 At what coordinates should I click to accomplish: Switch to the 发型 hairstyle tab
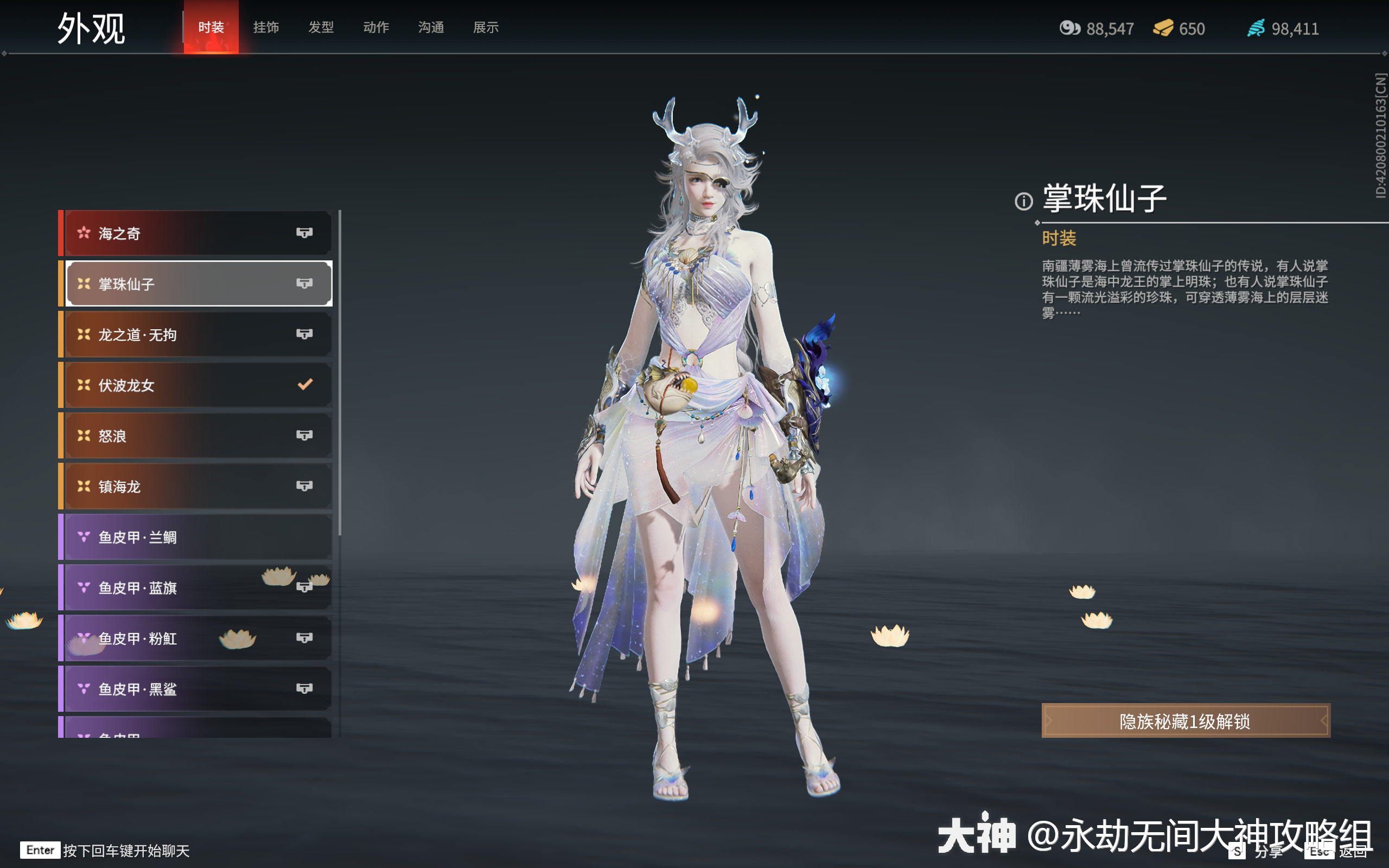(321, 27)
